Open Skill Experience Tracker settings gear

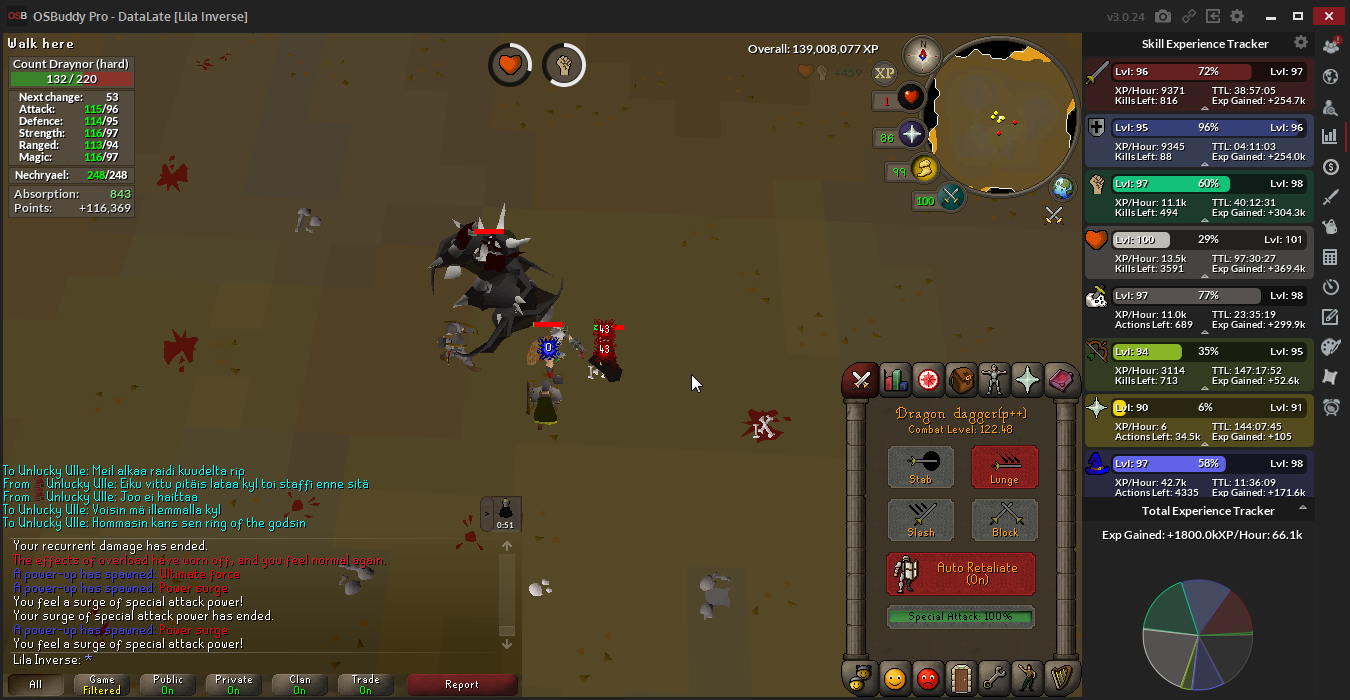(x=1300, y=43)
